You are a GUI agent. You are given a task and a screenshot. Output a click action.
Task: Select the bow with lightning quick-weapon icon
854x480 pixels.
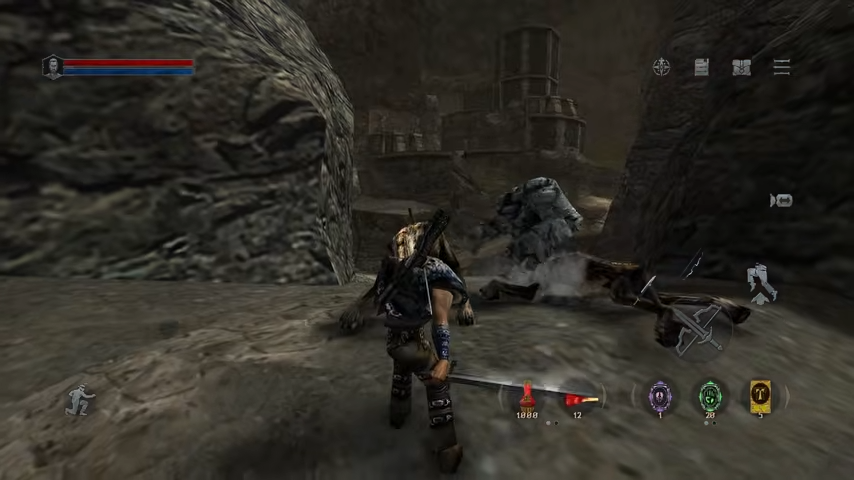(692, 266)
